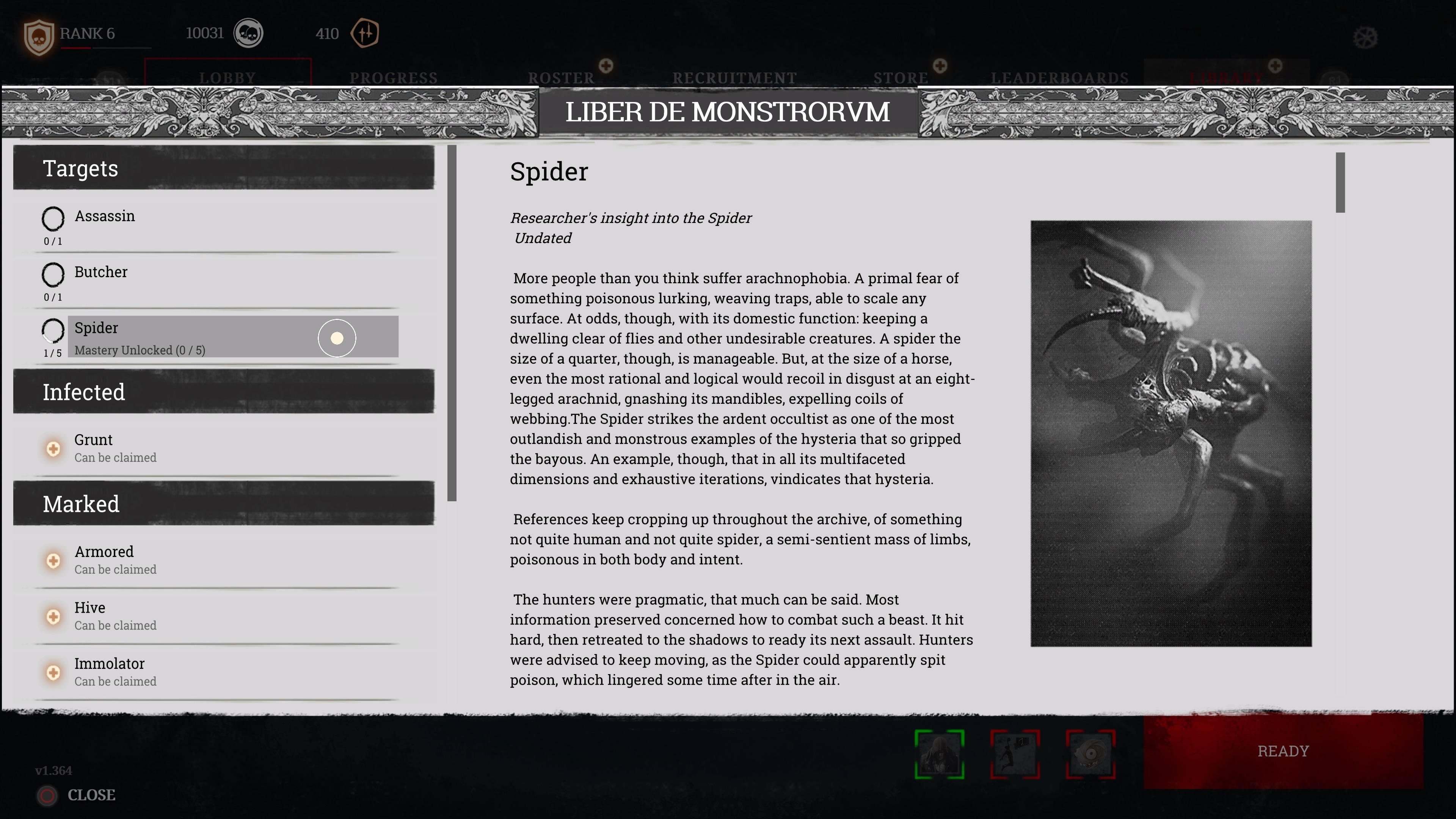Select the green-framed hunter portrait slot
1456x819 pixels.
[940, 754]
